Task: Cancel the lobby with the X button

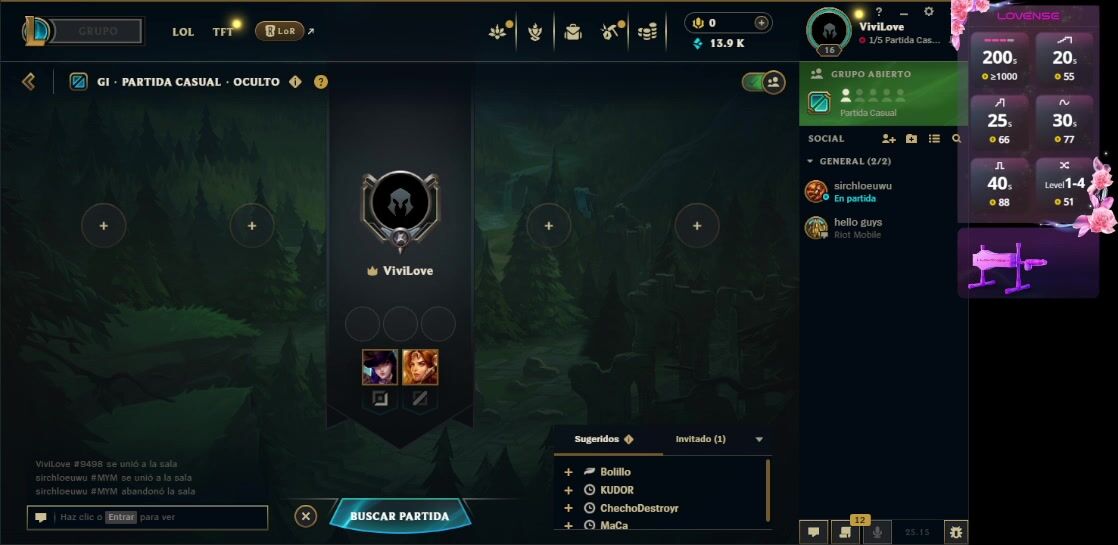Action: 306,516
